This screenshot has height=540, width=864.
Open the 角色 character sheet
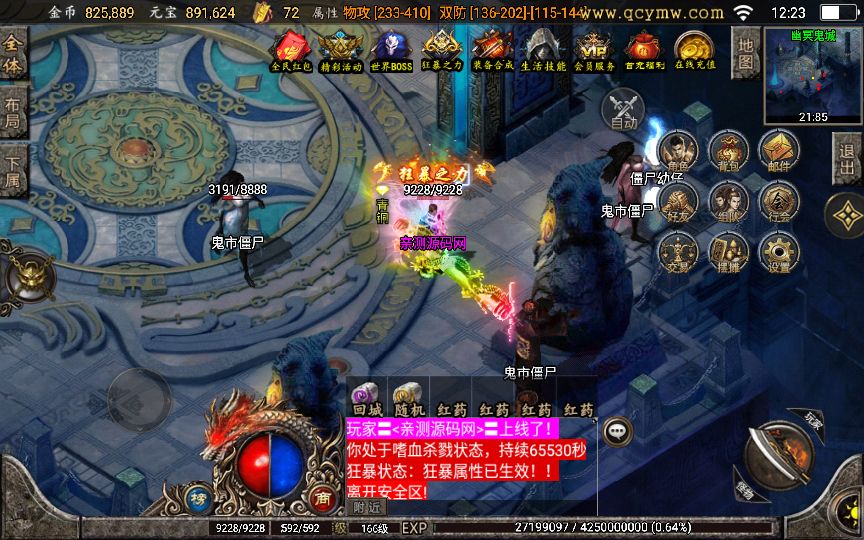(678, 152)
